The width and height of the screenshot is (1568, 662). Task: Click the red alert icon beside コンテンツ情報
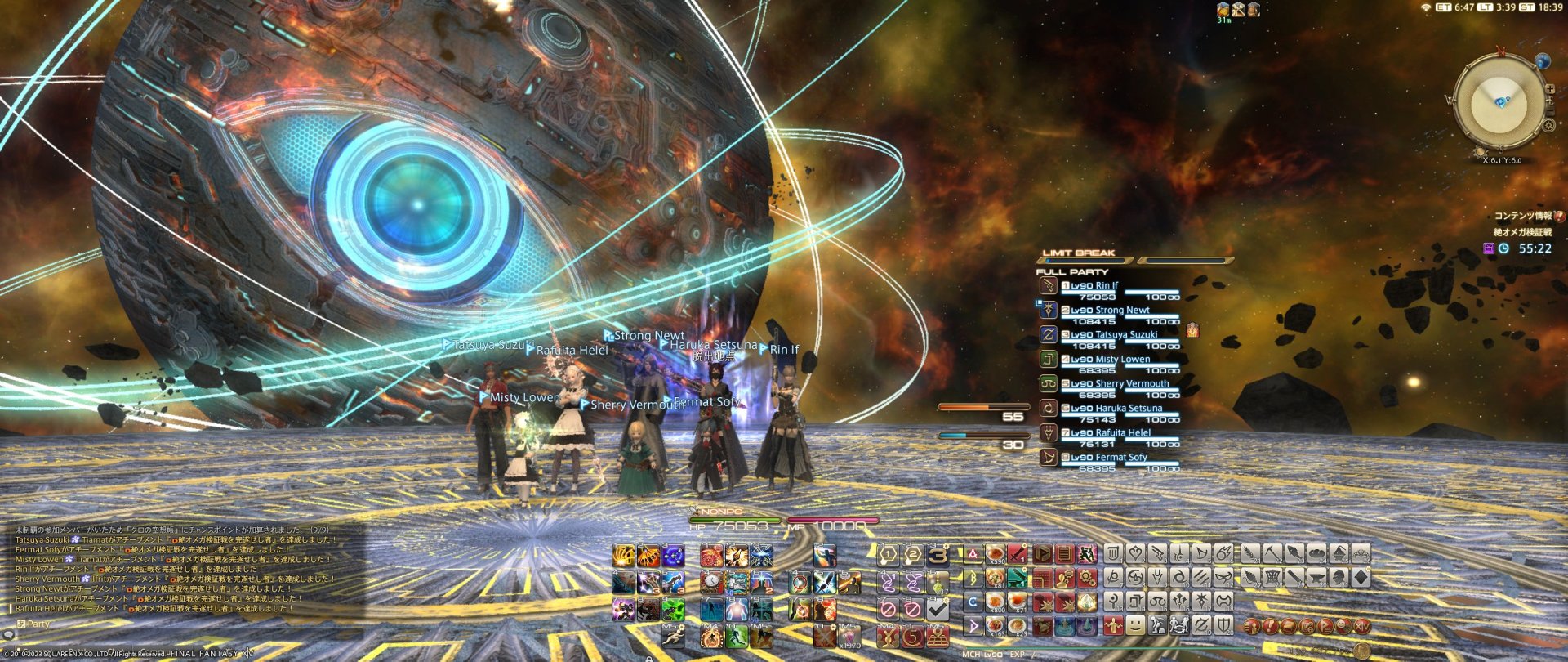(1558, 217)
